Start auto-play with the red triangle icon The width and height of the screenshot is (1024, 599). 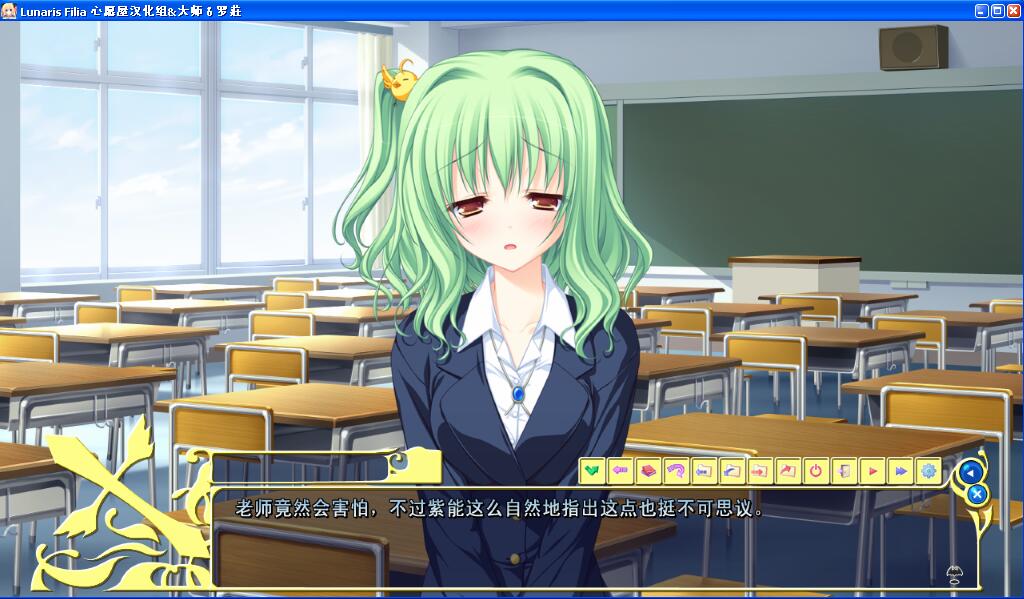(872, 470)
